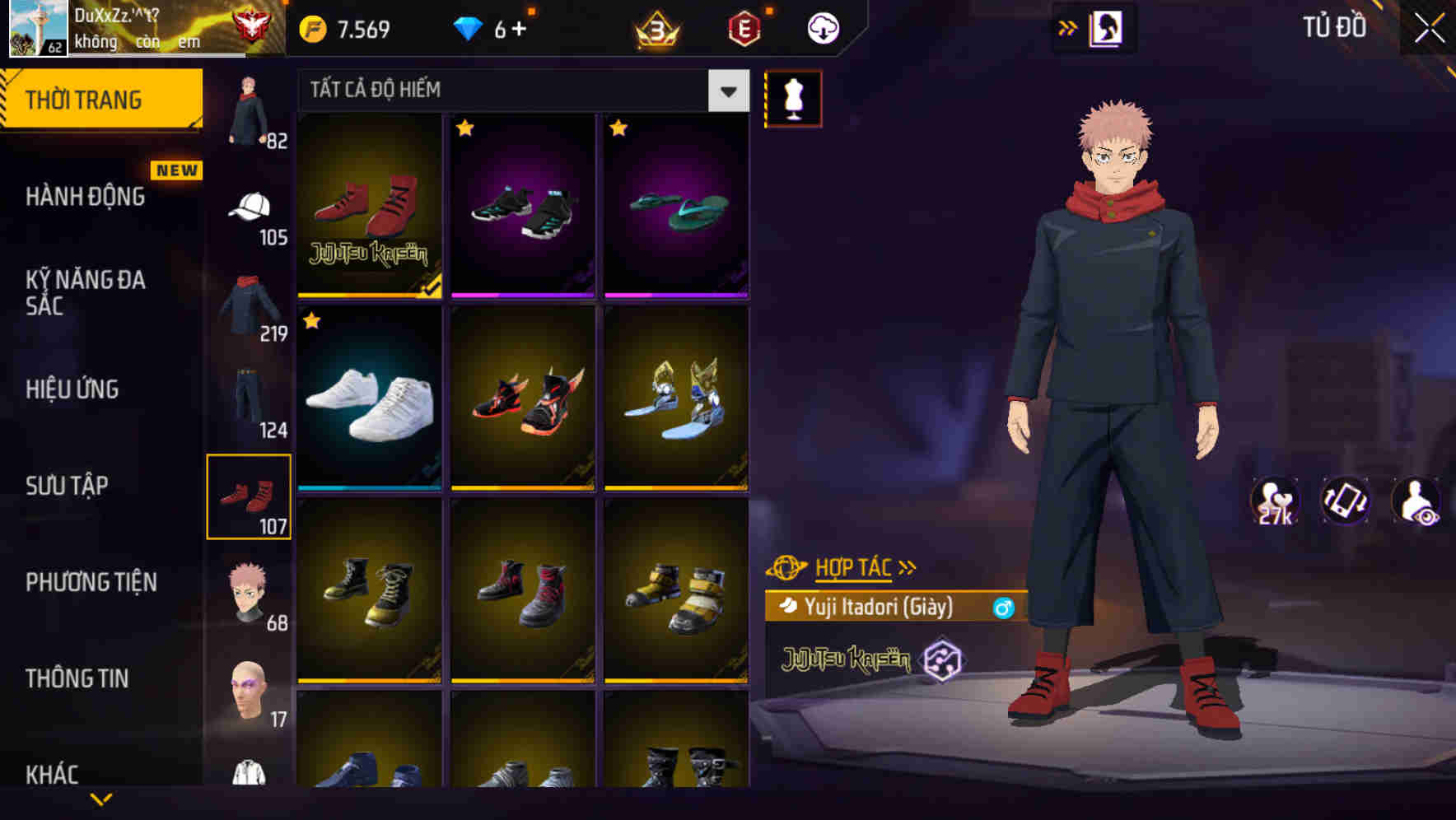The image size is (1456, 820).
Task: Click the mannequin icon above the character
Action: pyautogui.click(x=794, y=97)
